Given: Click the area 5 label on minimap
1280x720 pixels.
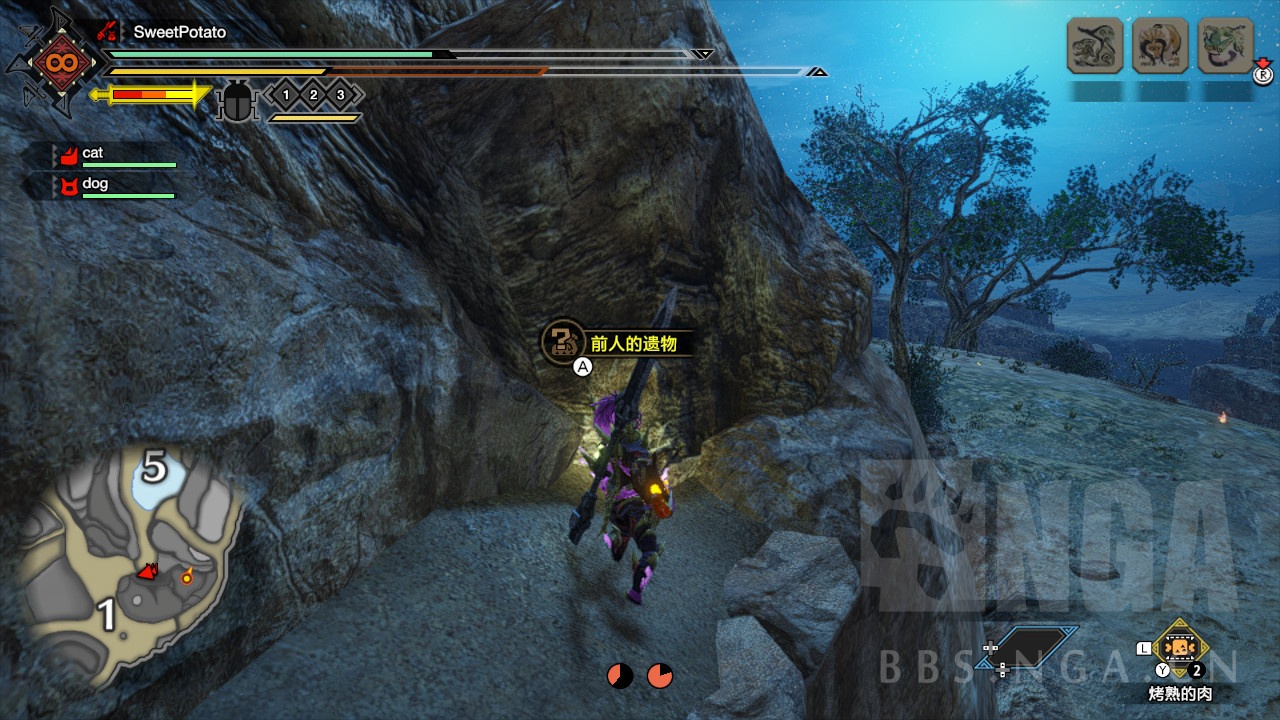Looking at the screenshot, I should [153, 467].
